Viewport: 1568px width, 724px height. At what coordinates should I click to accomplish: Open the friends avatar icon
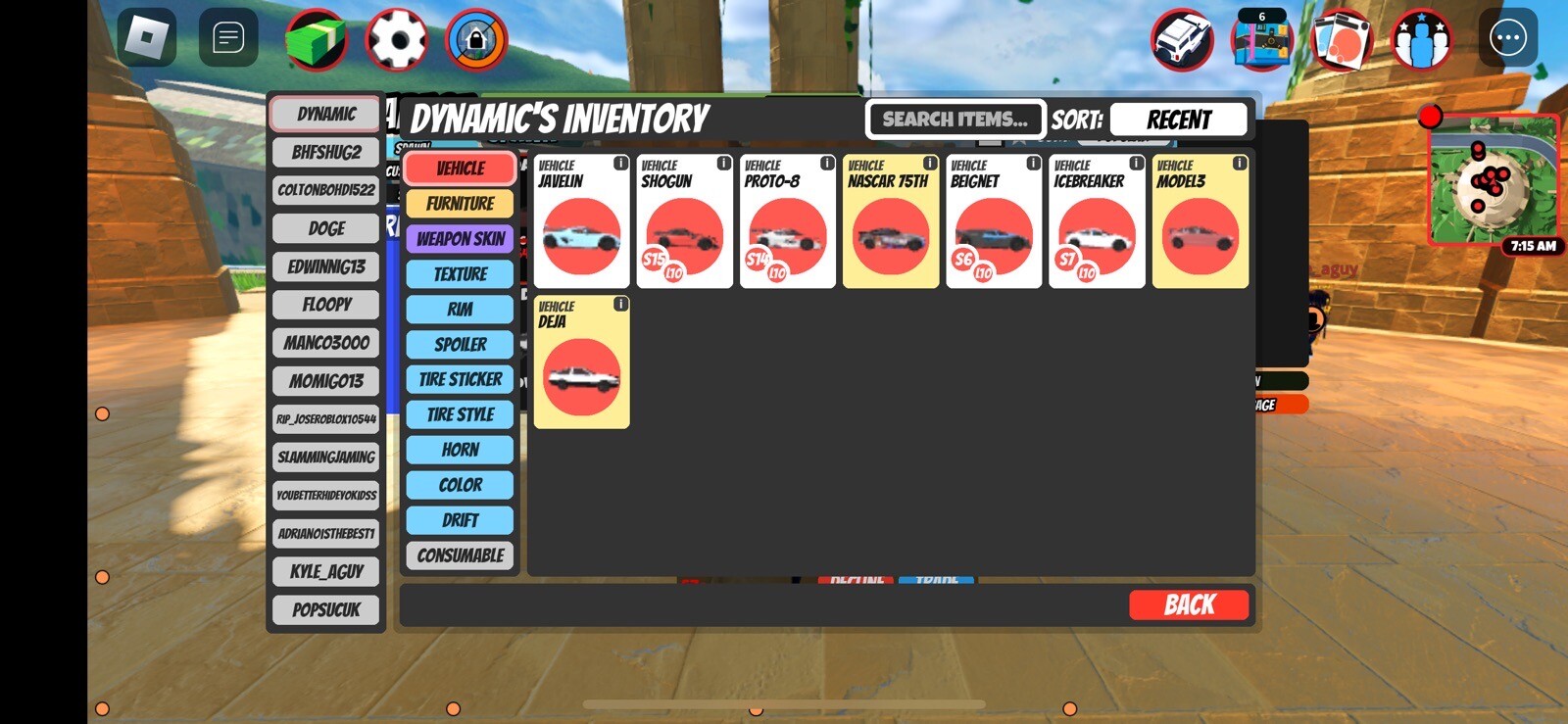pyautogui.click(x=1421, y=40)
